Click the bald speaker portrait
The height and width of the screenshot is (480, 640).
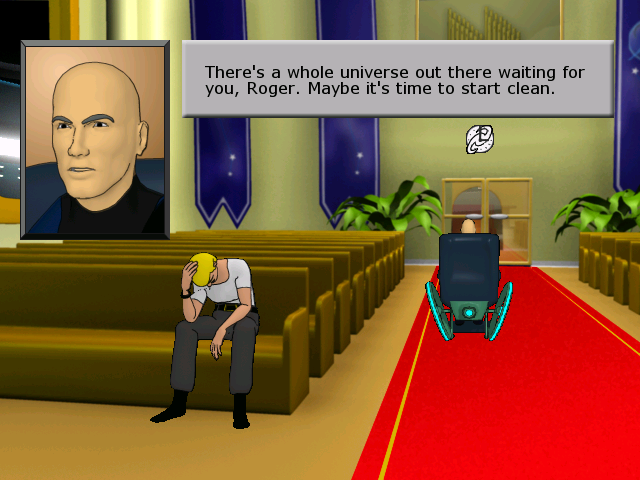click(x=95, y=139)
